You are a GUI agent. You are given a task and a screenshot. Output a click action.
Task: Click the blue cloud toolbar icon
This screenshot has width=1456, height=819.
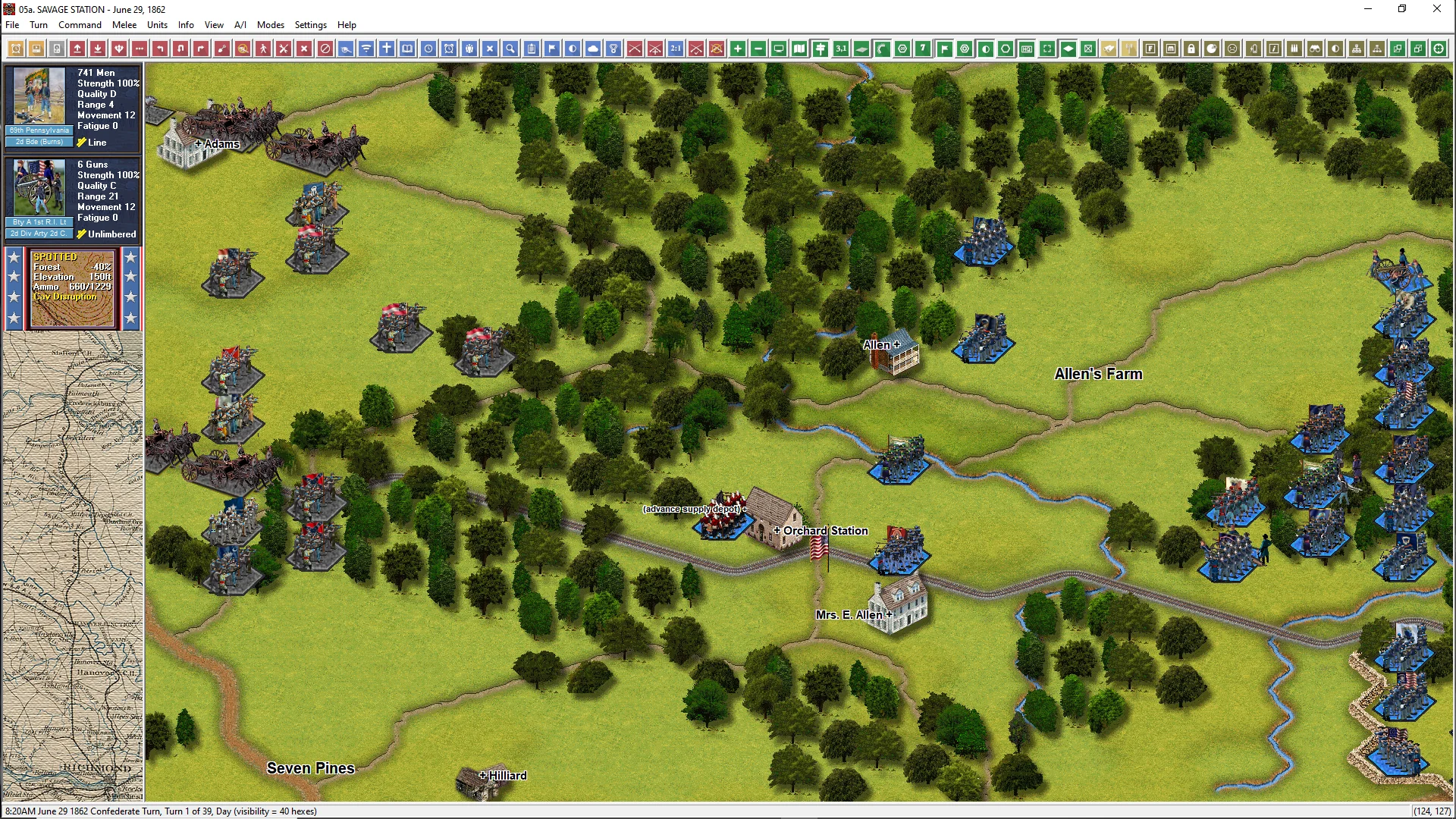(593, 49)
